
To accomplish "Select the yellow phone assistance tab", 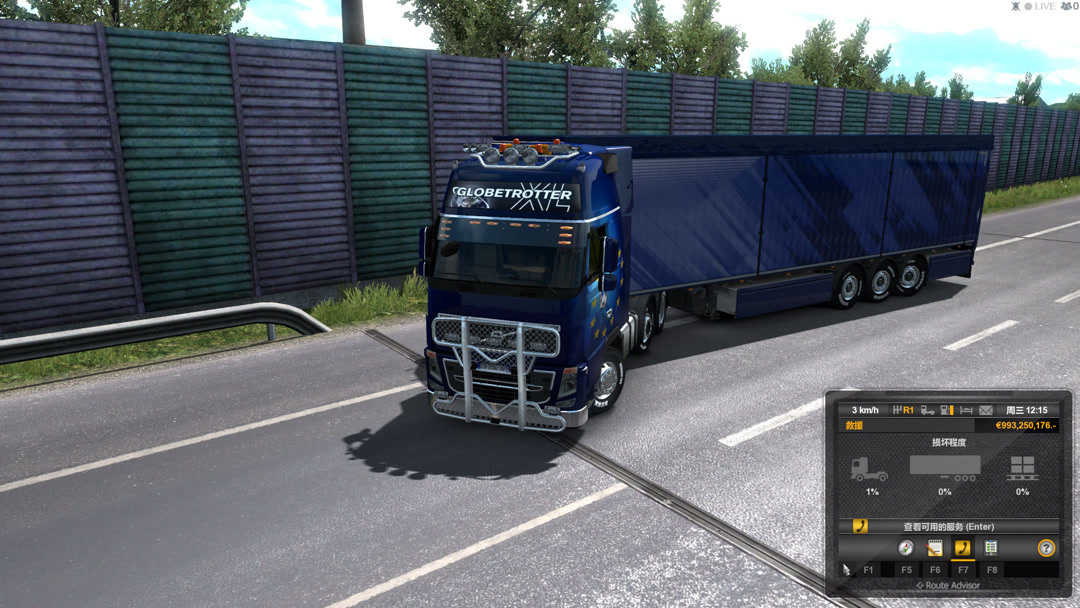I will point(962,548).
